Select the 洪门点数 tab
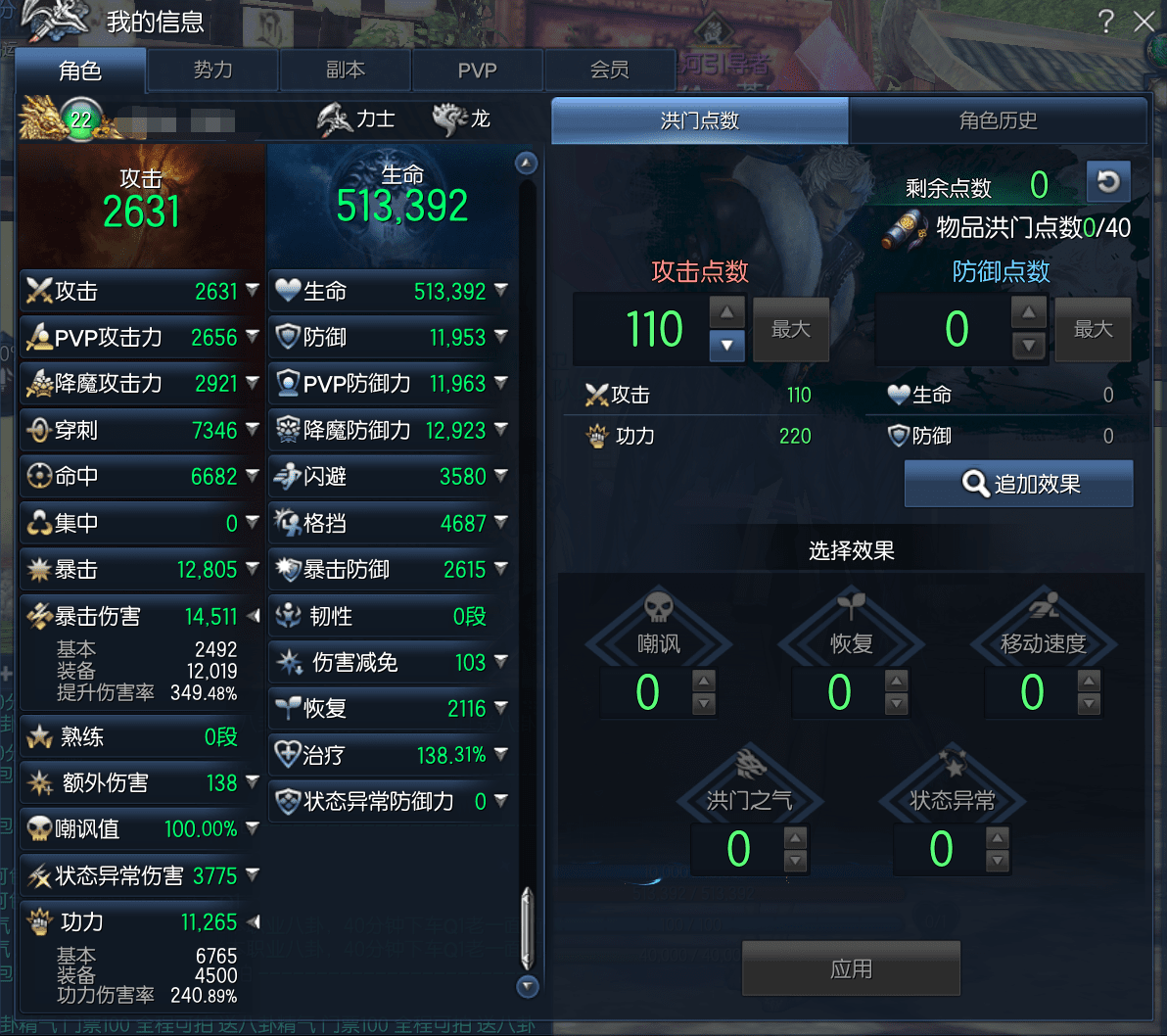 [700, 120]
